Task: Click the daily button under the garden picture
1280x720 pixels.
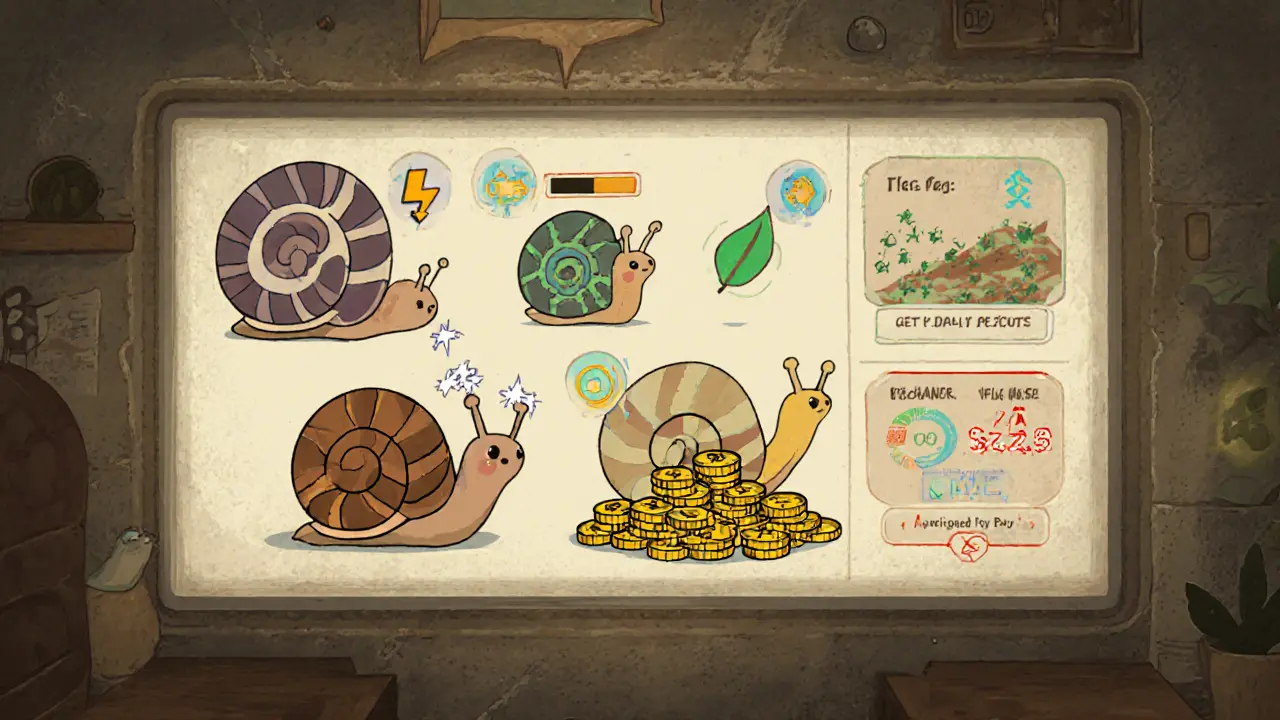Action: click(963, 323)
